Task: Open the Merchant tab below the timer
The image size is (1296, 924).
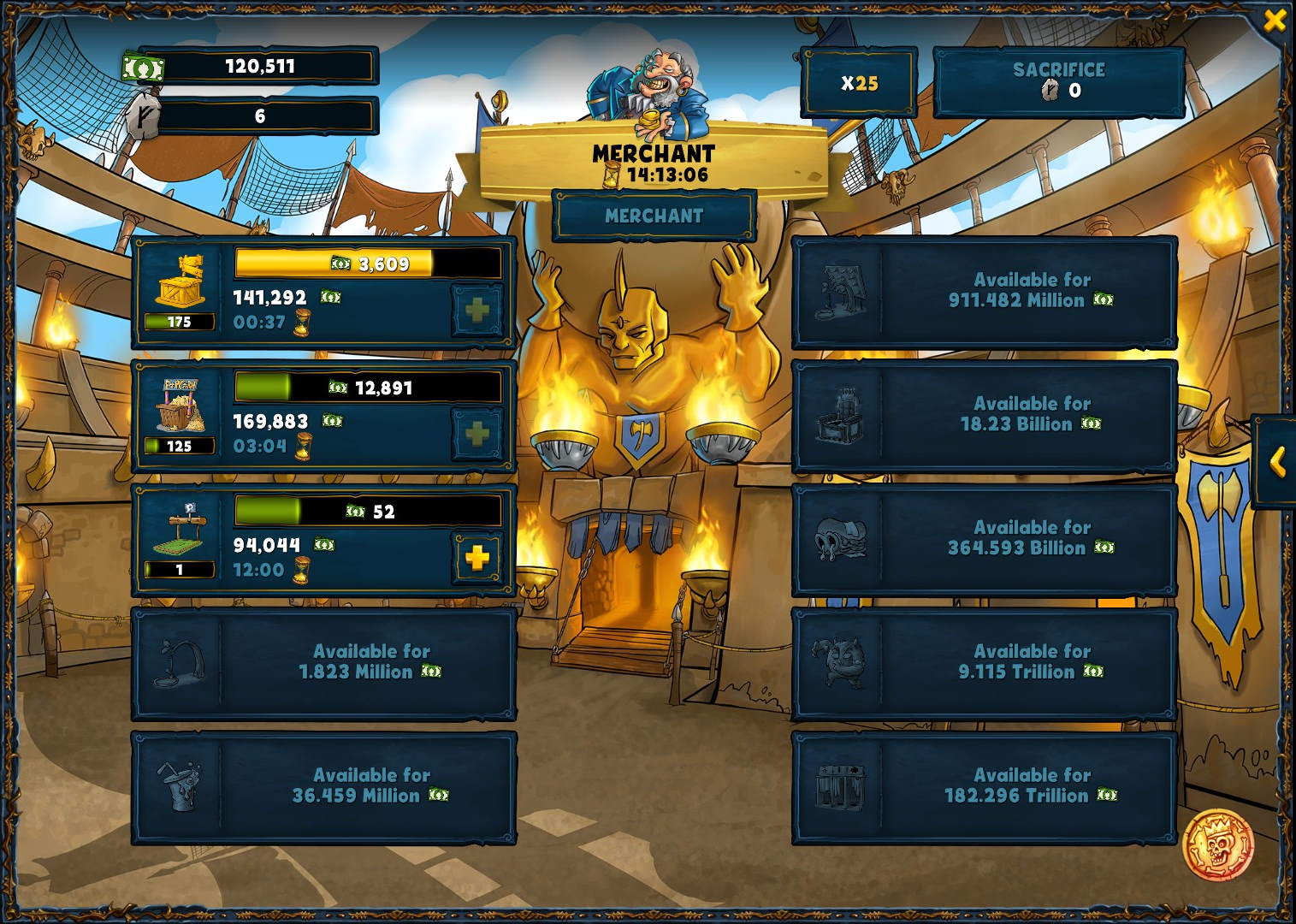Action: pyautogui.click(x=653, y=216)
